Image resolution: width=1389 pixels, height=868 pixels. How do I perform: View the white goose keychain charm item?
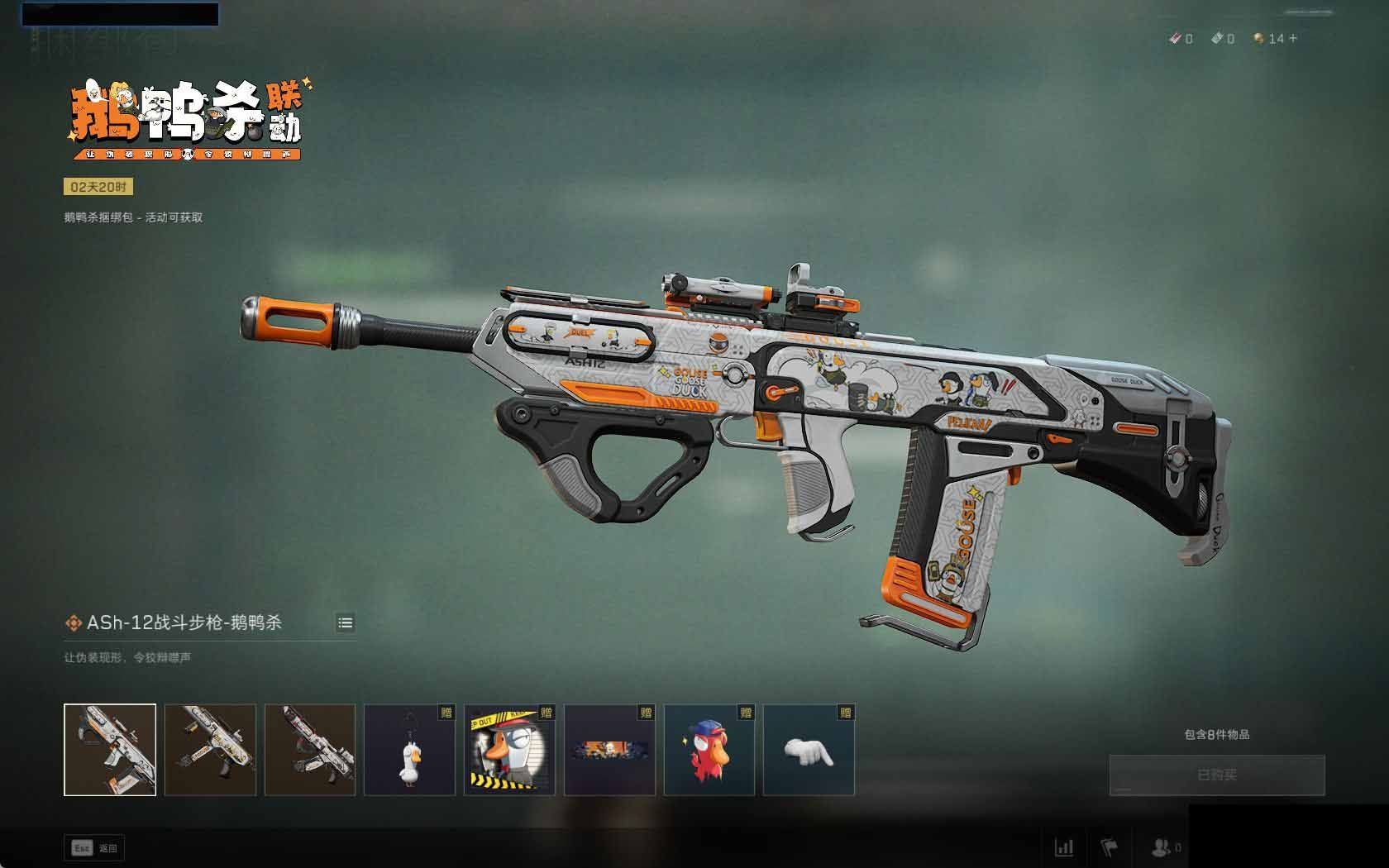click(409, 750)
